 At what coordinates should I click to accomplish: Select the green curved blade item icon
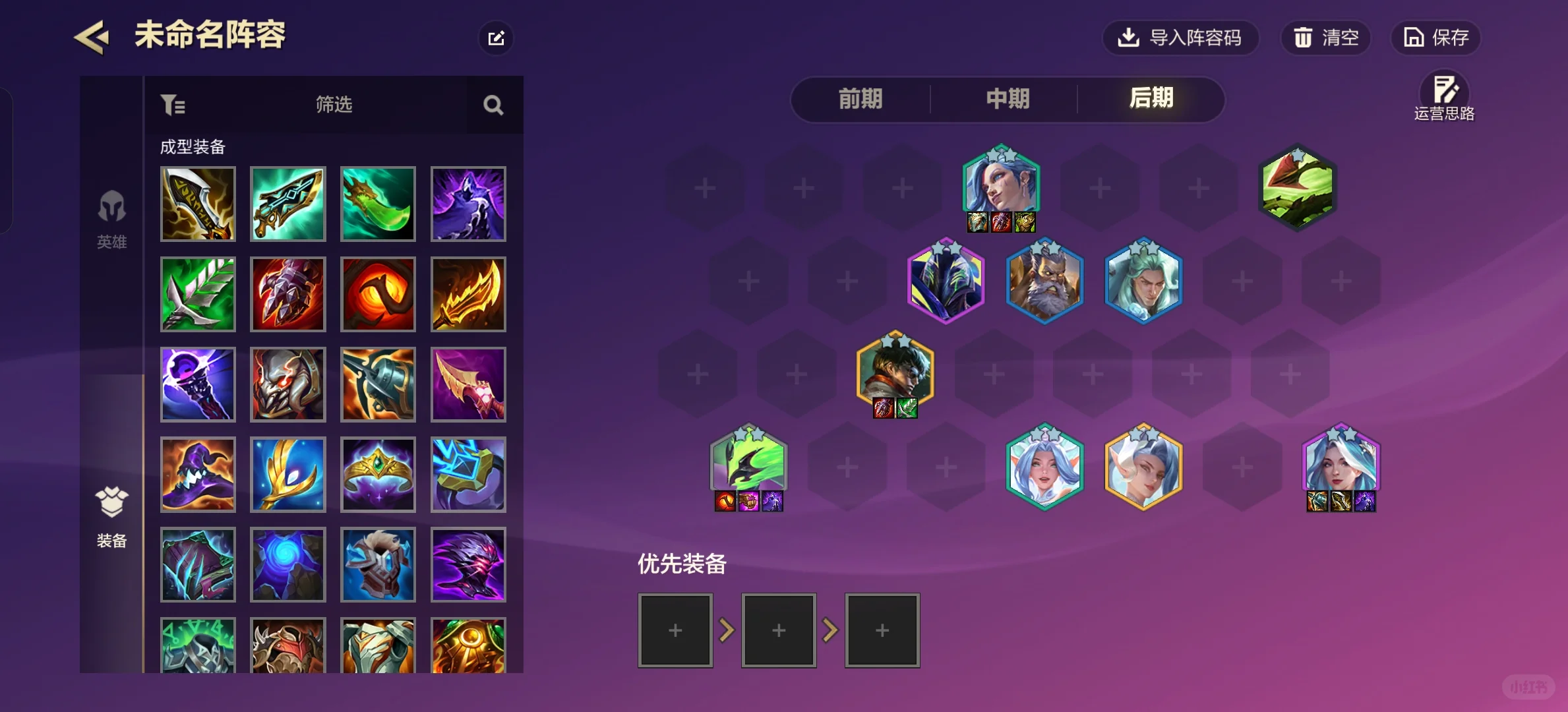pos(378,204)
